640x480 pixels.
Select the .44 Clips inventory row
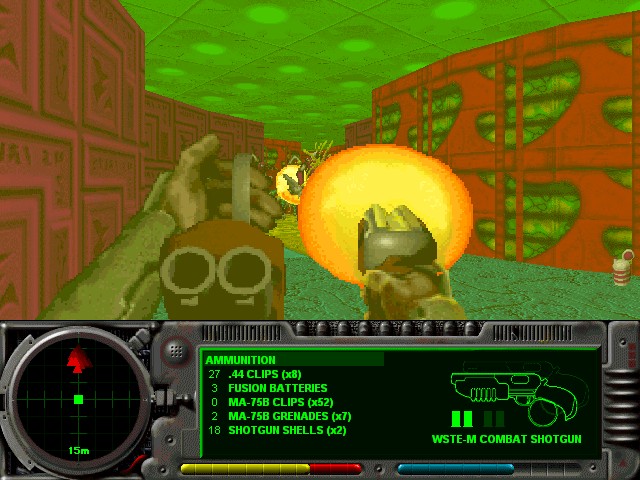pos(265,374)
